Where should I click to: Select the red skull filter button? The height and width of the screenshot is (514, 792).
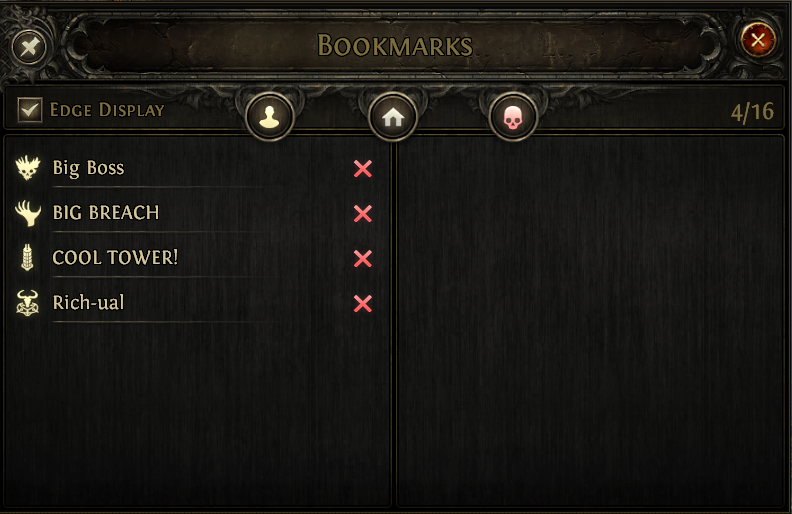513,119
